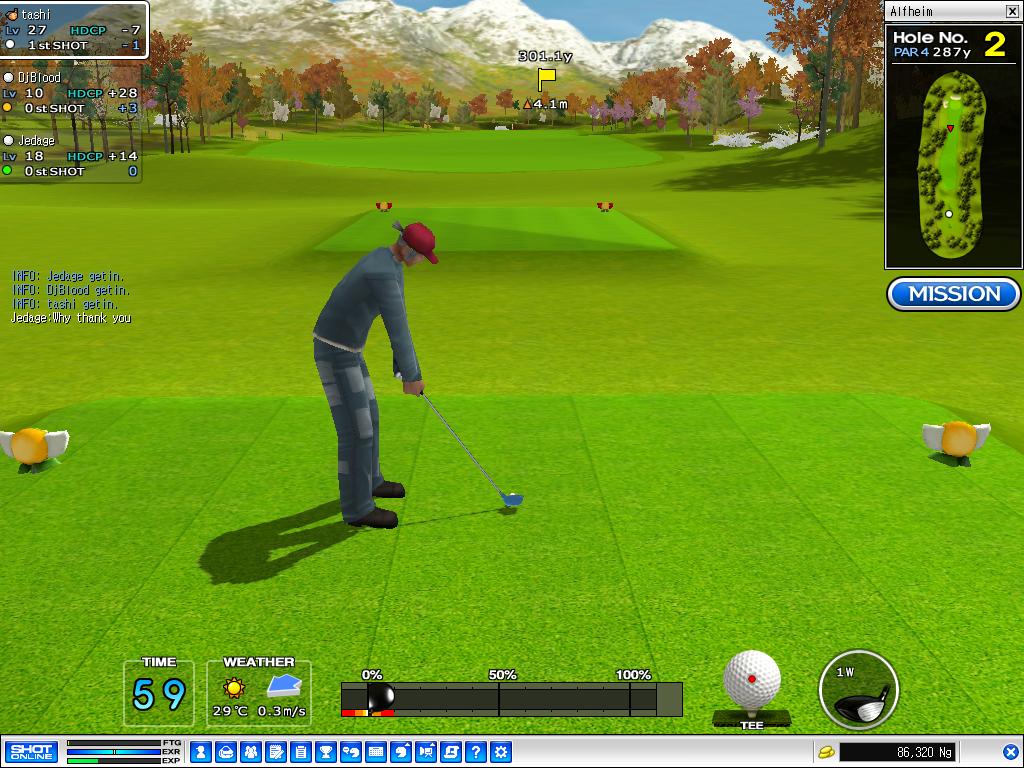Open the three-person community toolbar icon
Viewport: 1024px width, 768px height.
click(251, 752)
